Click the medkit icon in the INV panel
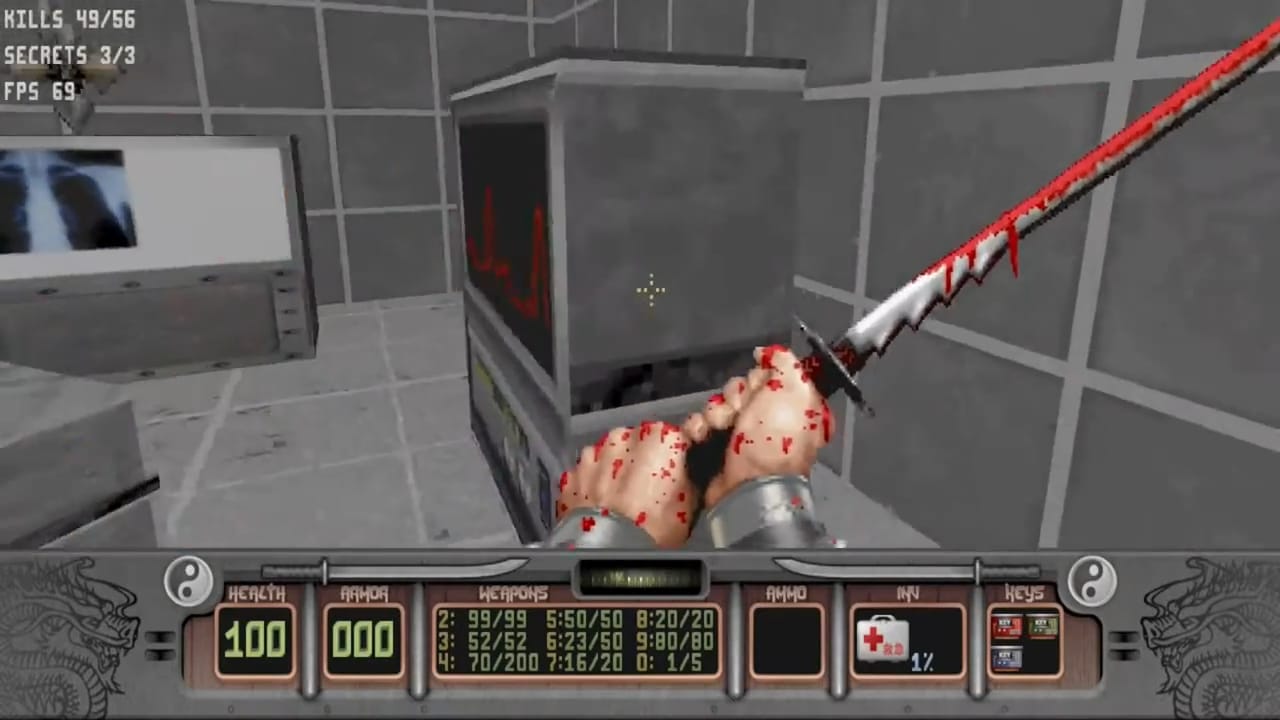The height and width of the screenshot is (720, 1280). (x=883, y=640)
